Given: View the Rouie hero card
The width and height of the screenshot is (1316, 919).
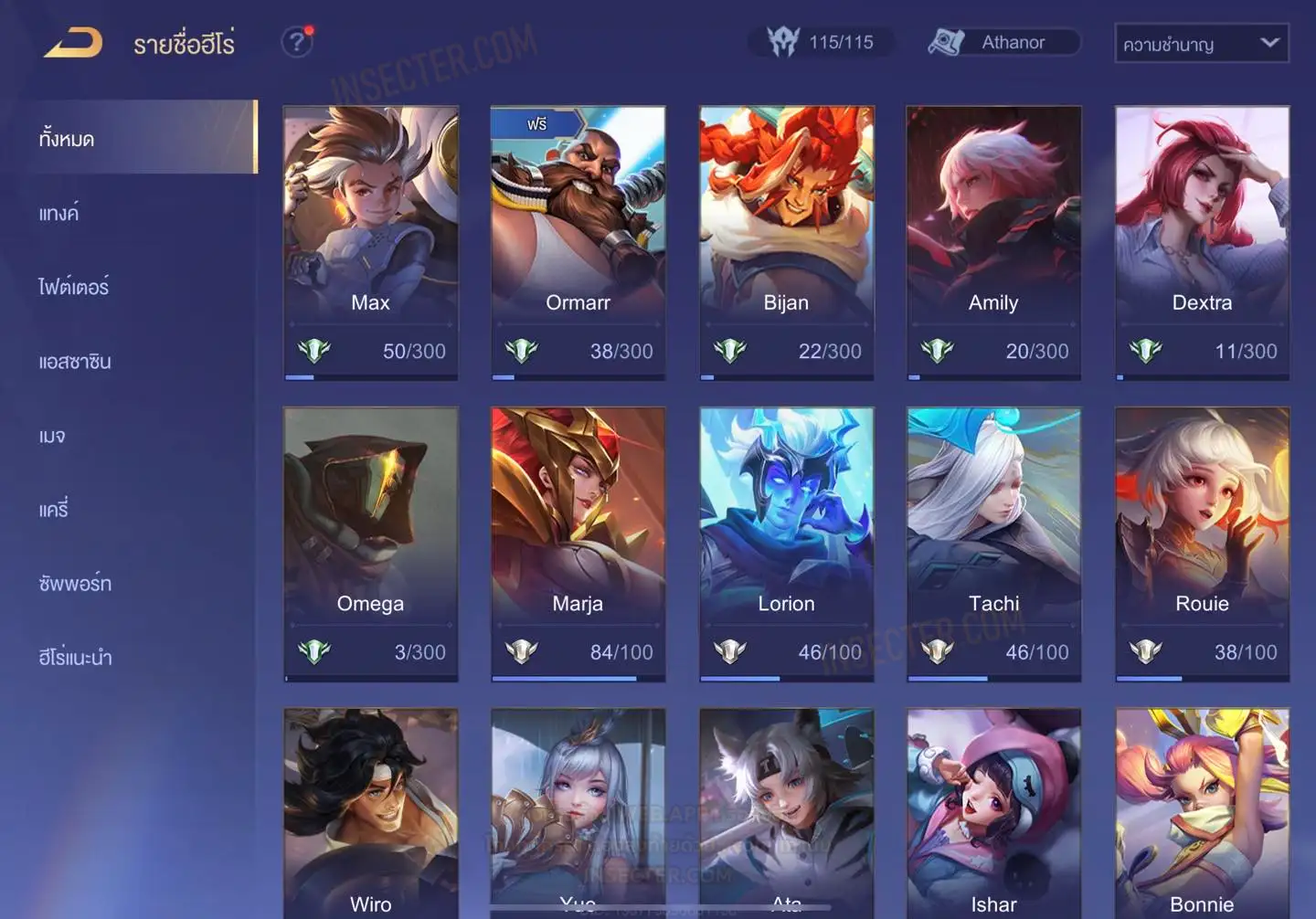Looking at the screenshot, I should click(1202, 541).
